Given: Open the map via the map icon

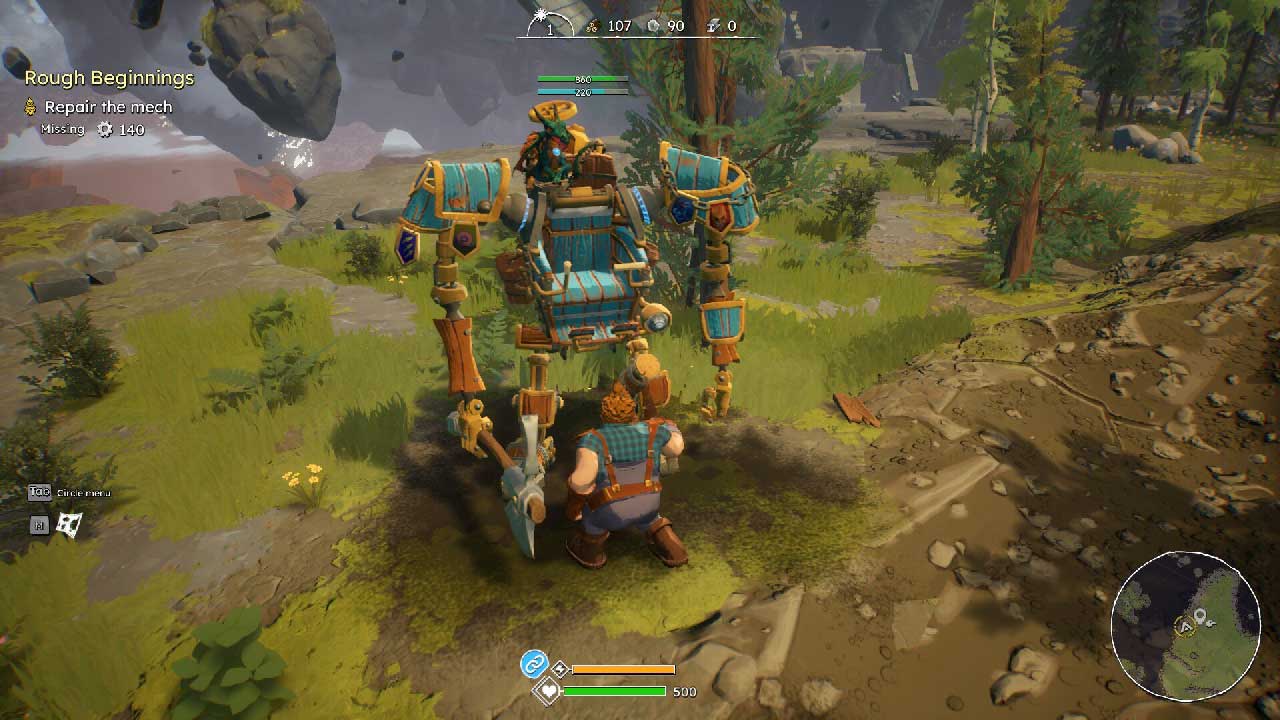Looking at the screenshot, I should pyautogui.click(x=68, y=523).
